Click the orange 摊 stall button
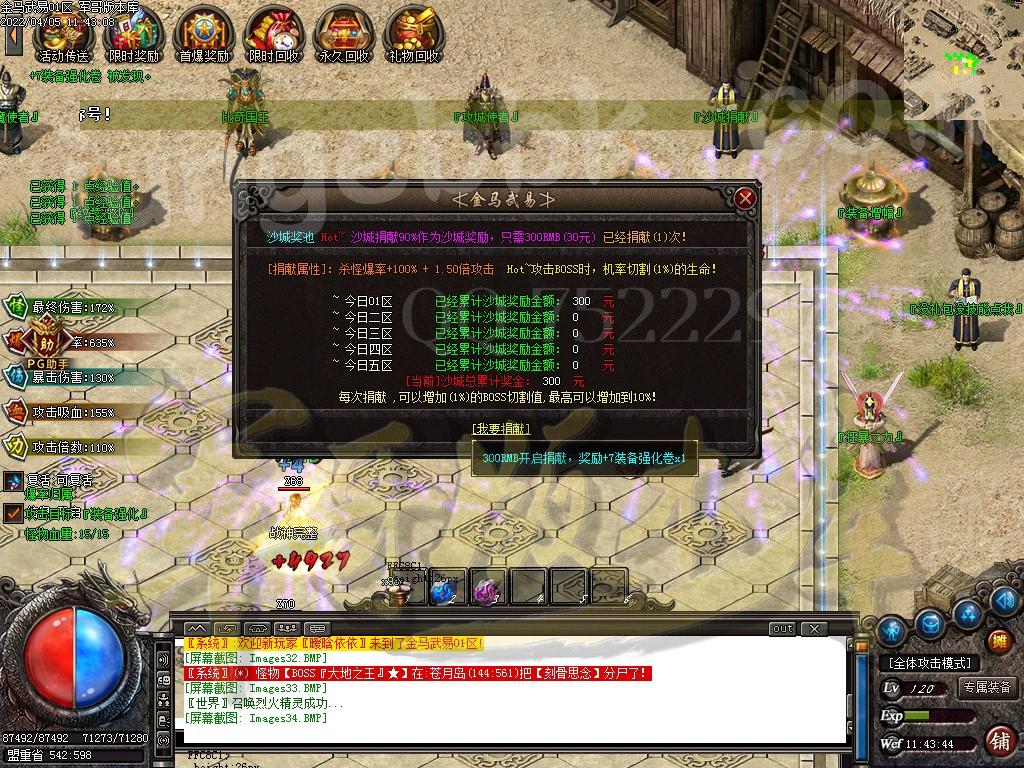1024x768 pixels. pos(997,641)
